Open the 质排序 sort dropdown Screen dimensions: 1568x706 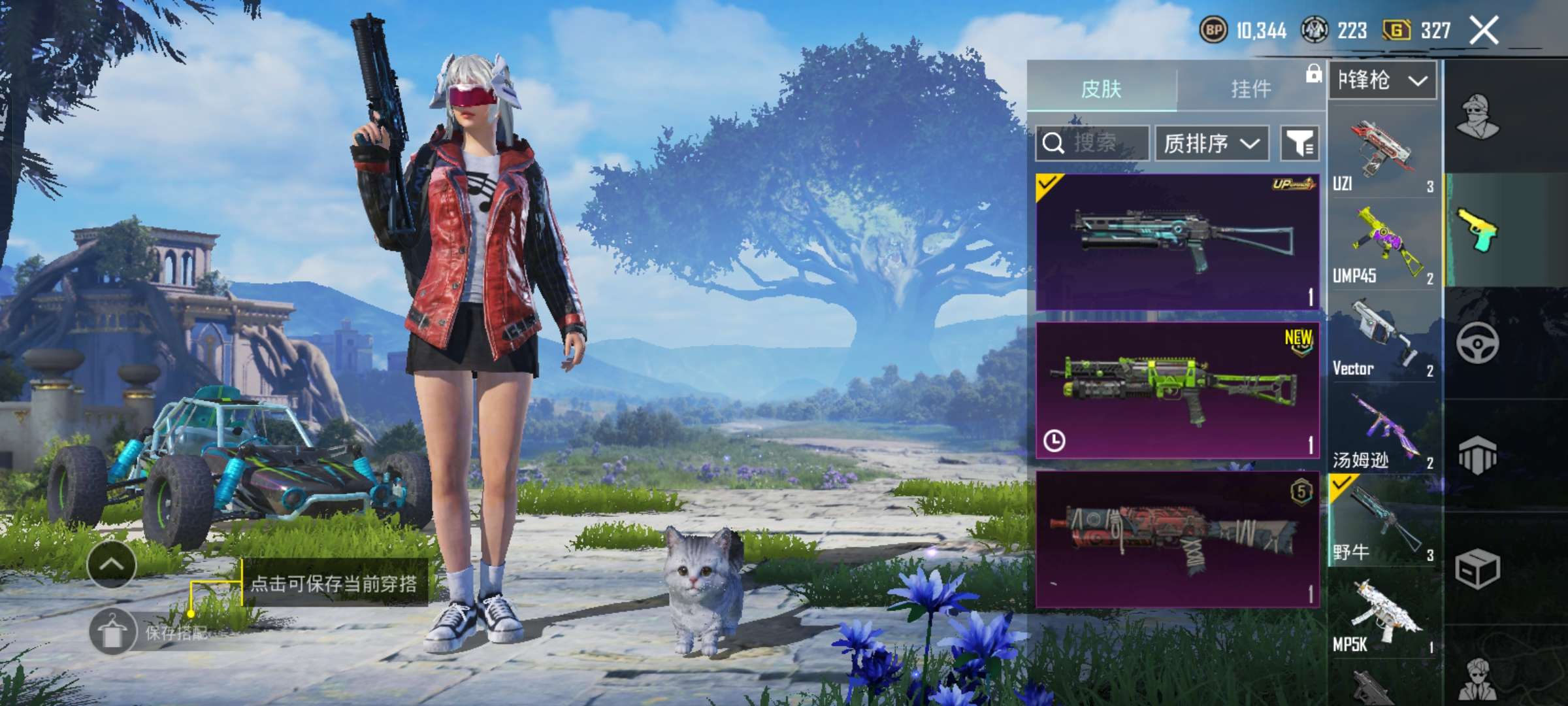click(x=1211, y=143)
